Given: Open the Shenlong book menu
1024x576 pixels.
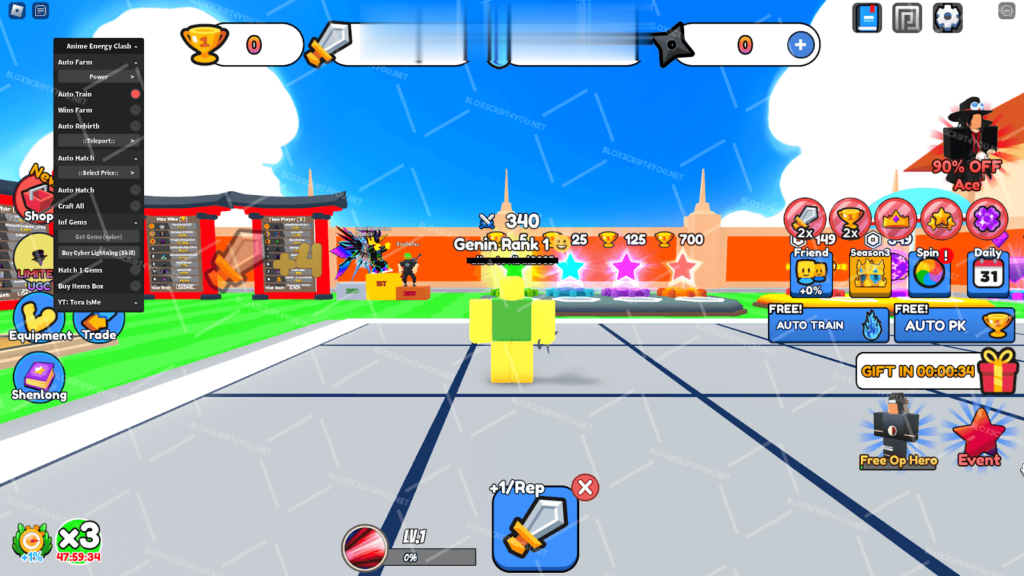Looking at the screenshot, I should pyautogui.click(x=39, y=374).
